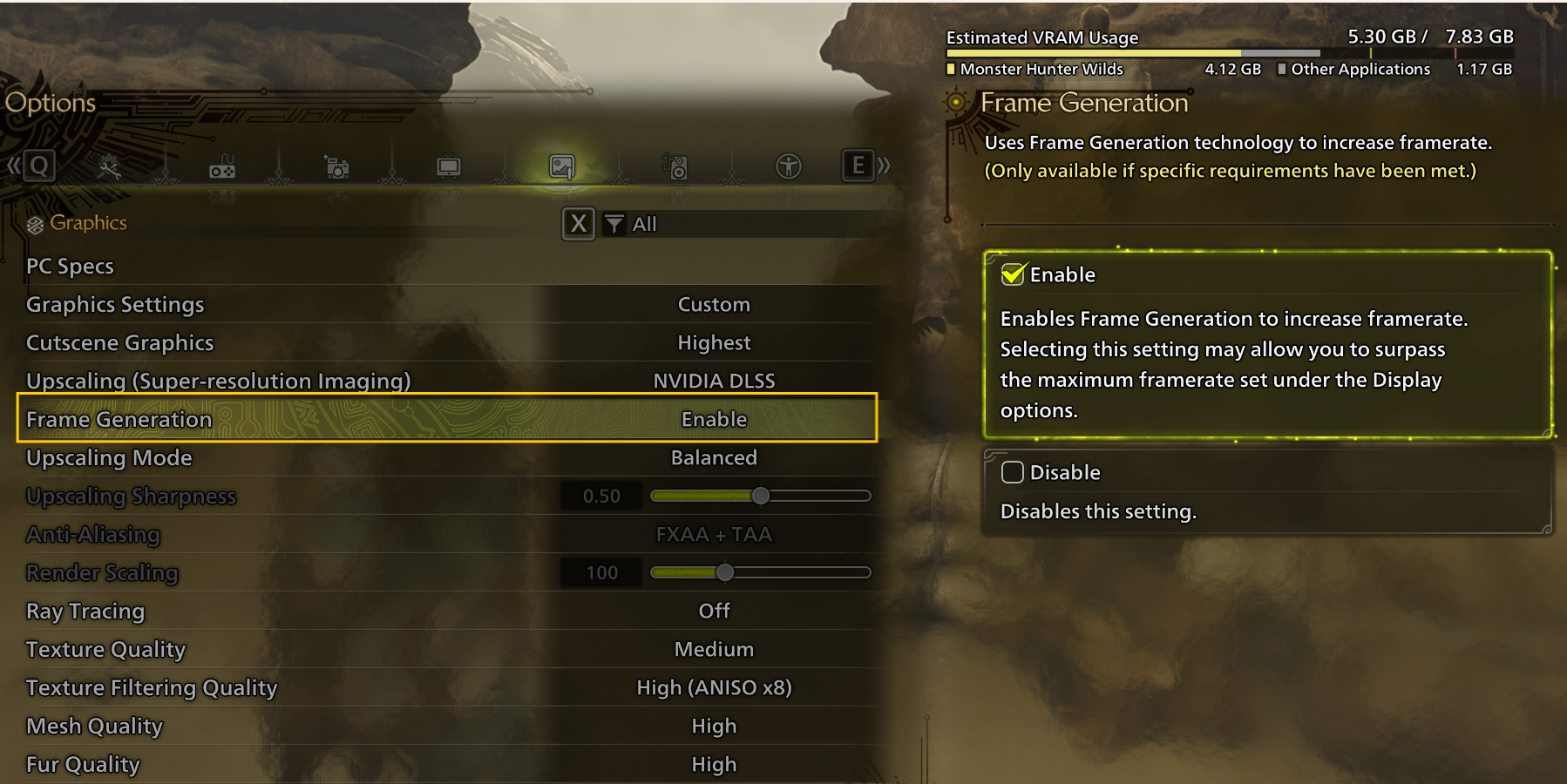Switch tabs right with the E button
1567x784 pixels.
click(858, 166)
